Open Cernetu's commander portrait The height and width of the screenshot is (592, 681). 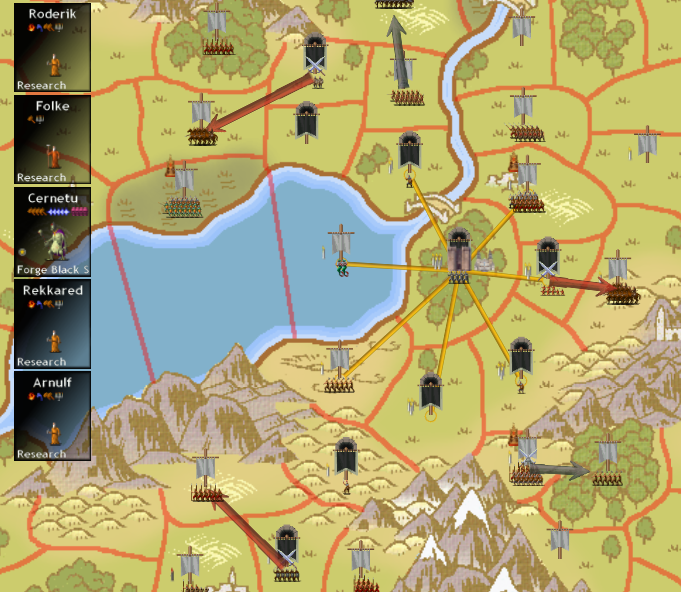point(52,232)
